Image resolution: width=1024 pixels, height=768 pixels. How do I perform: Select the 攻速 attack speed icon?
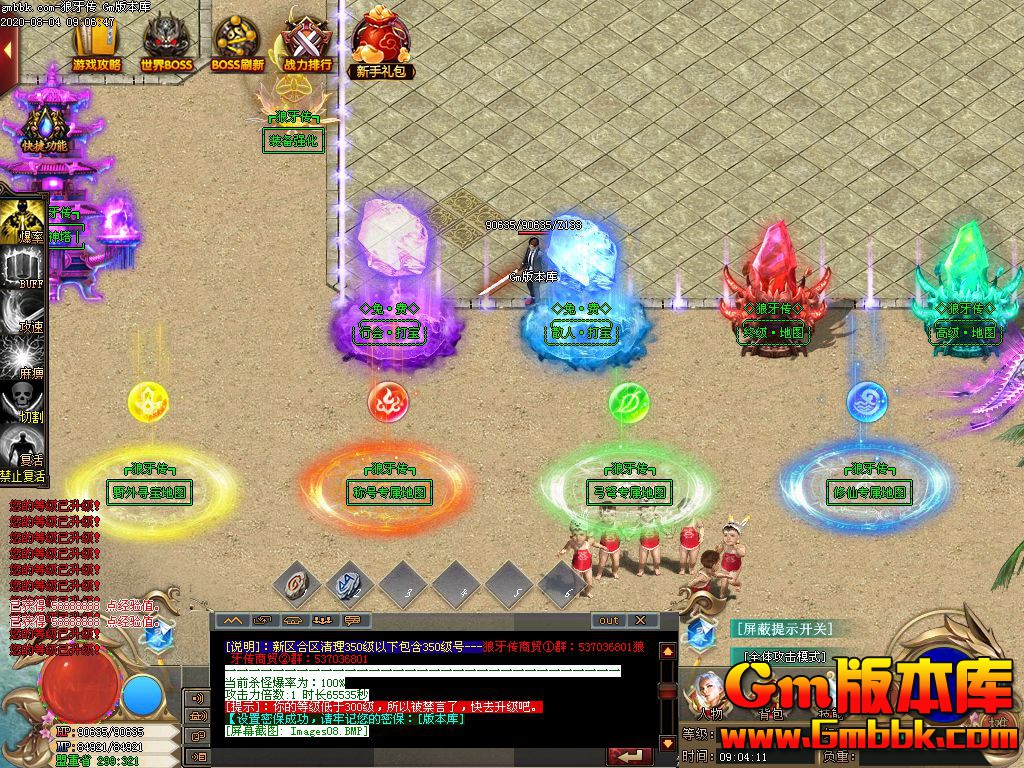pos(24,310)
